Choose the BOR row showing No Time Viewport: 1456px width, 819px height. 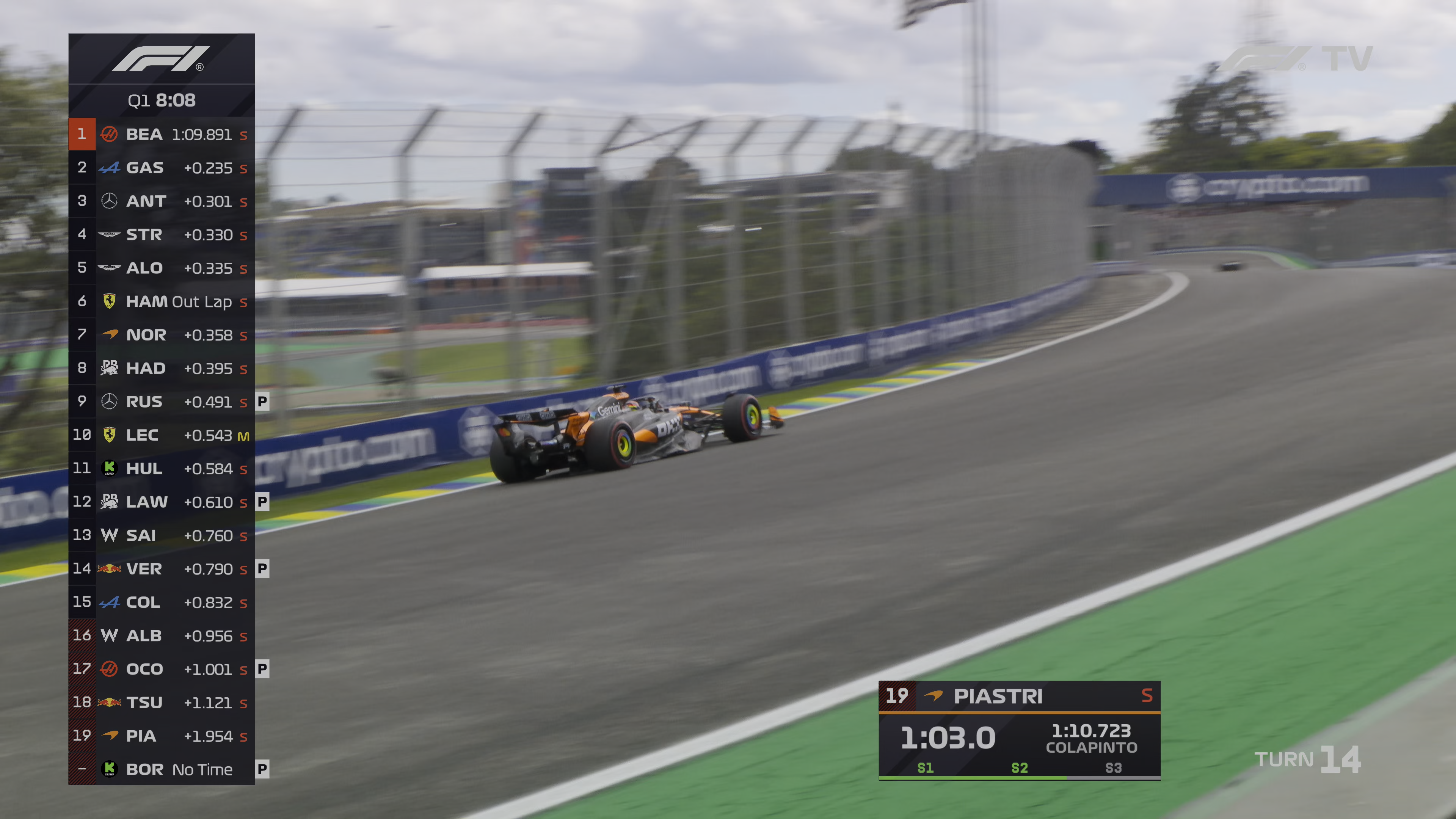(161, 769)
